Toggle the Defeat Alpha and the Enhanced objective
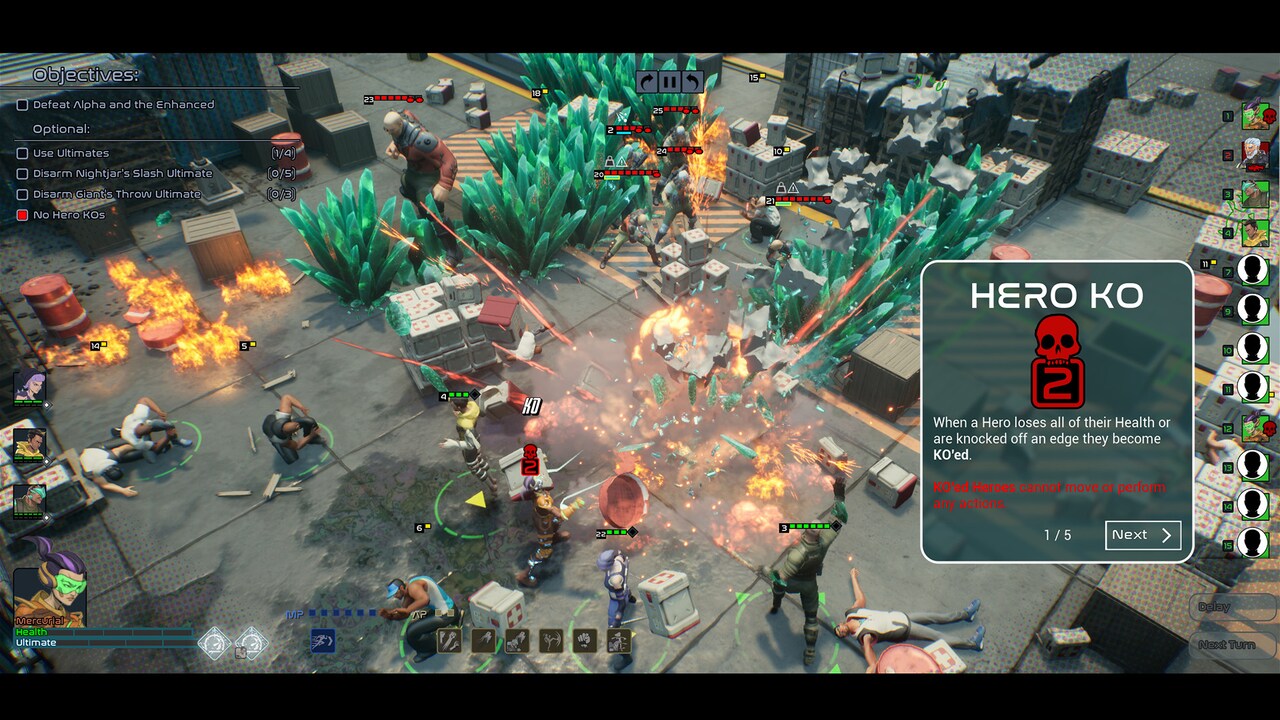The width and height of the screenshot is (1280, 720). pos(22,104)
